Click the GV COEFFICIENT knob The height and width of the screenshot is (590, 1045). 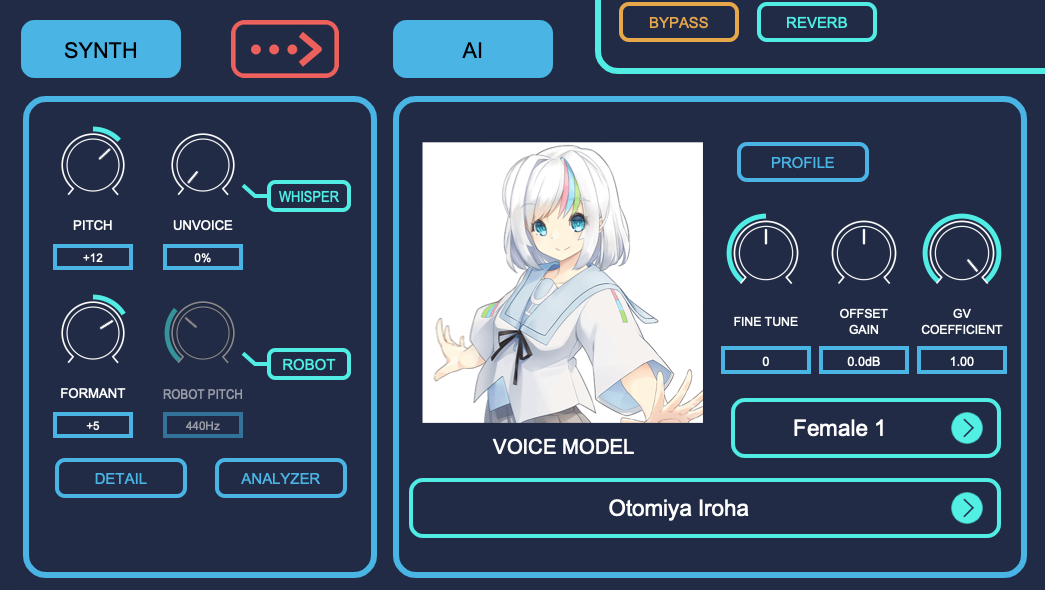click(961, 252)
